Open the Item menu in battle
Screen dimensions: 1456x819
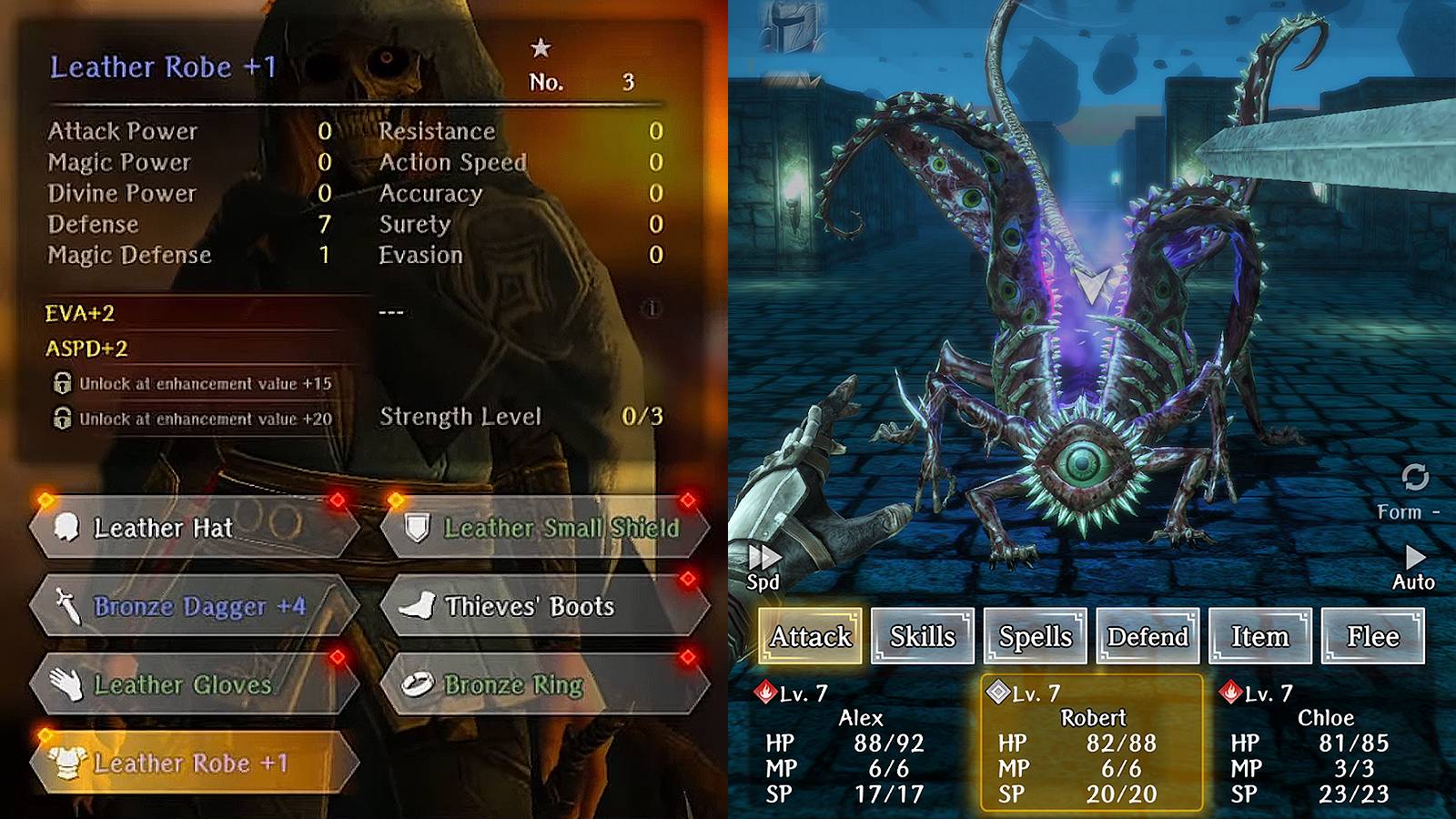click(x=1260, y=636)
